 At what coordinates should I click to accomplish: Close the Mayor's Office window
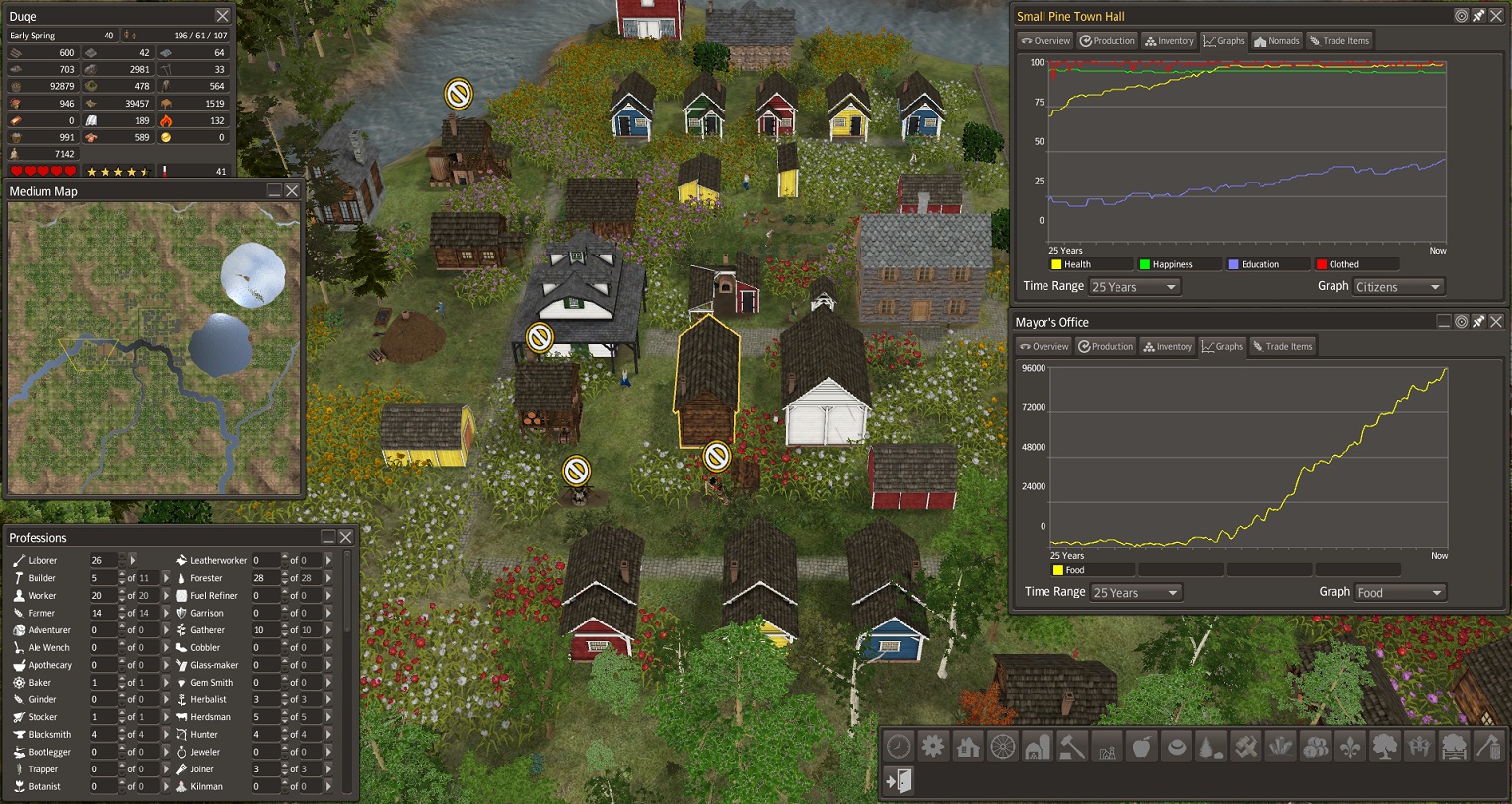[1496, 322]
